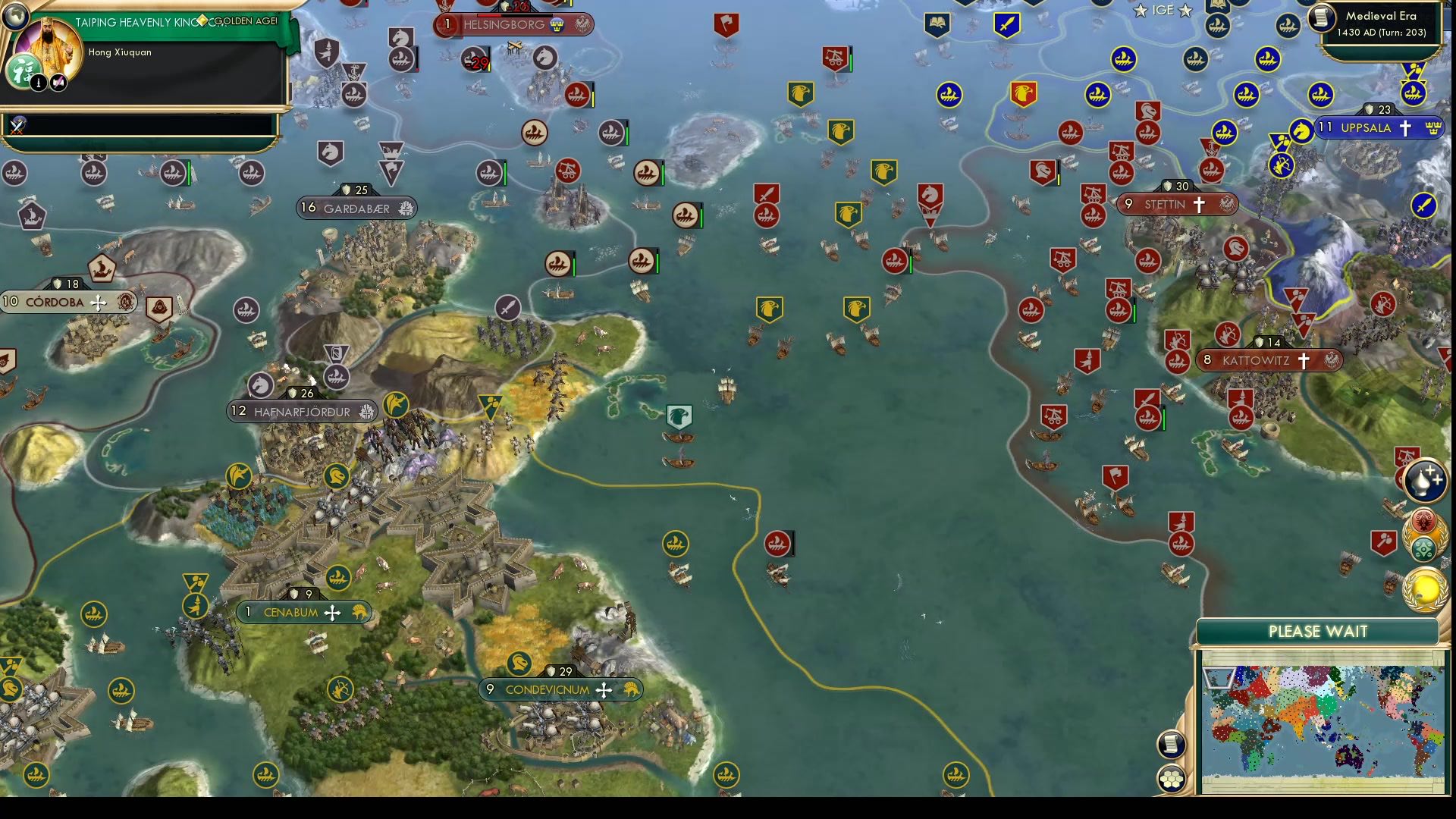Click the red totem laurel medallion on right edge
1456x819 pixels.
(1425, 519)
